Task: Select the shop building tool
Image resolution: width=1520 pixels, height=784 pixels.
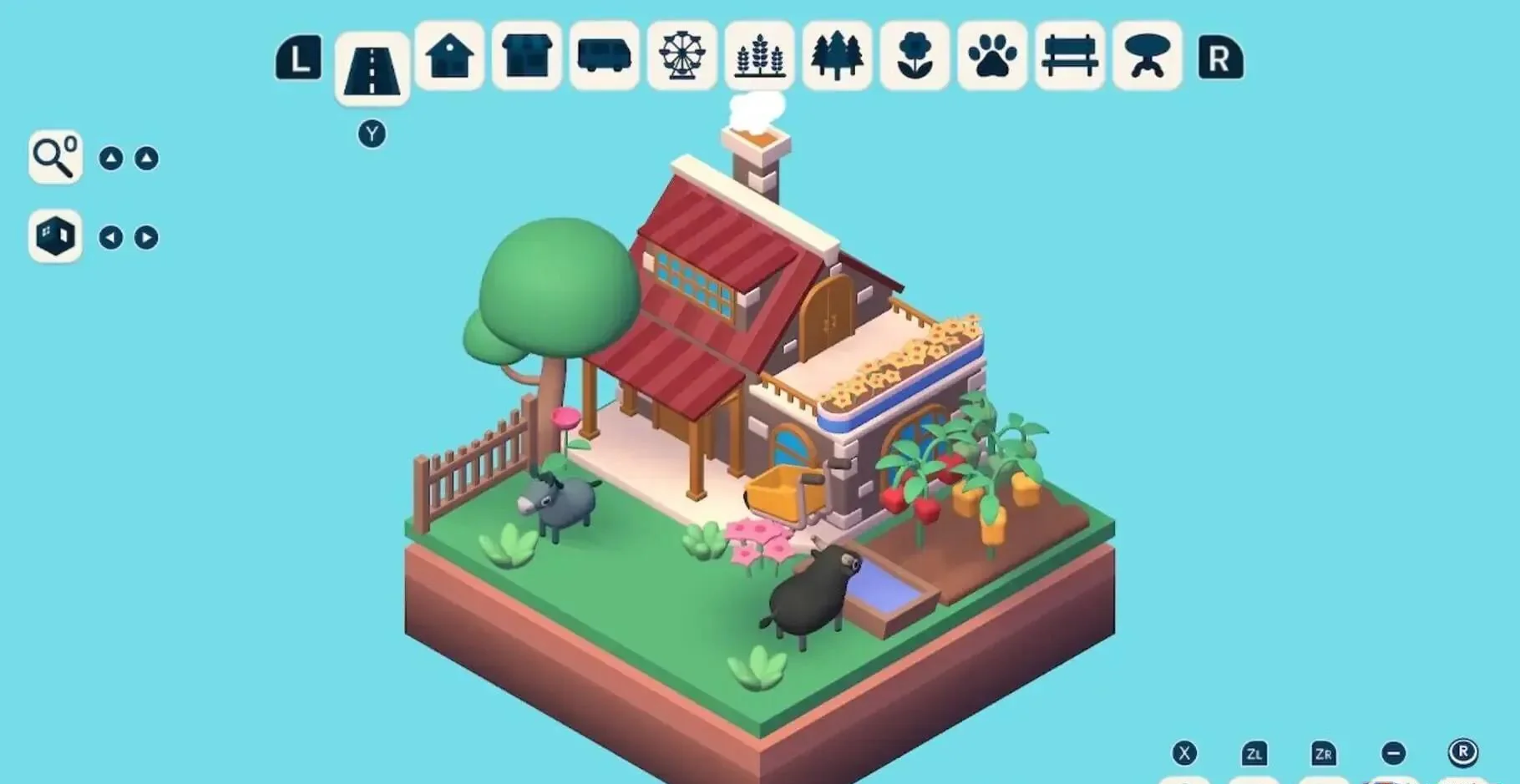Action: pyautogui.click(x=526, y=59)
